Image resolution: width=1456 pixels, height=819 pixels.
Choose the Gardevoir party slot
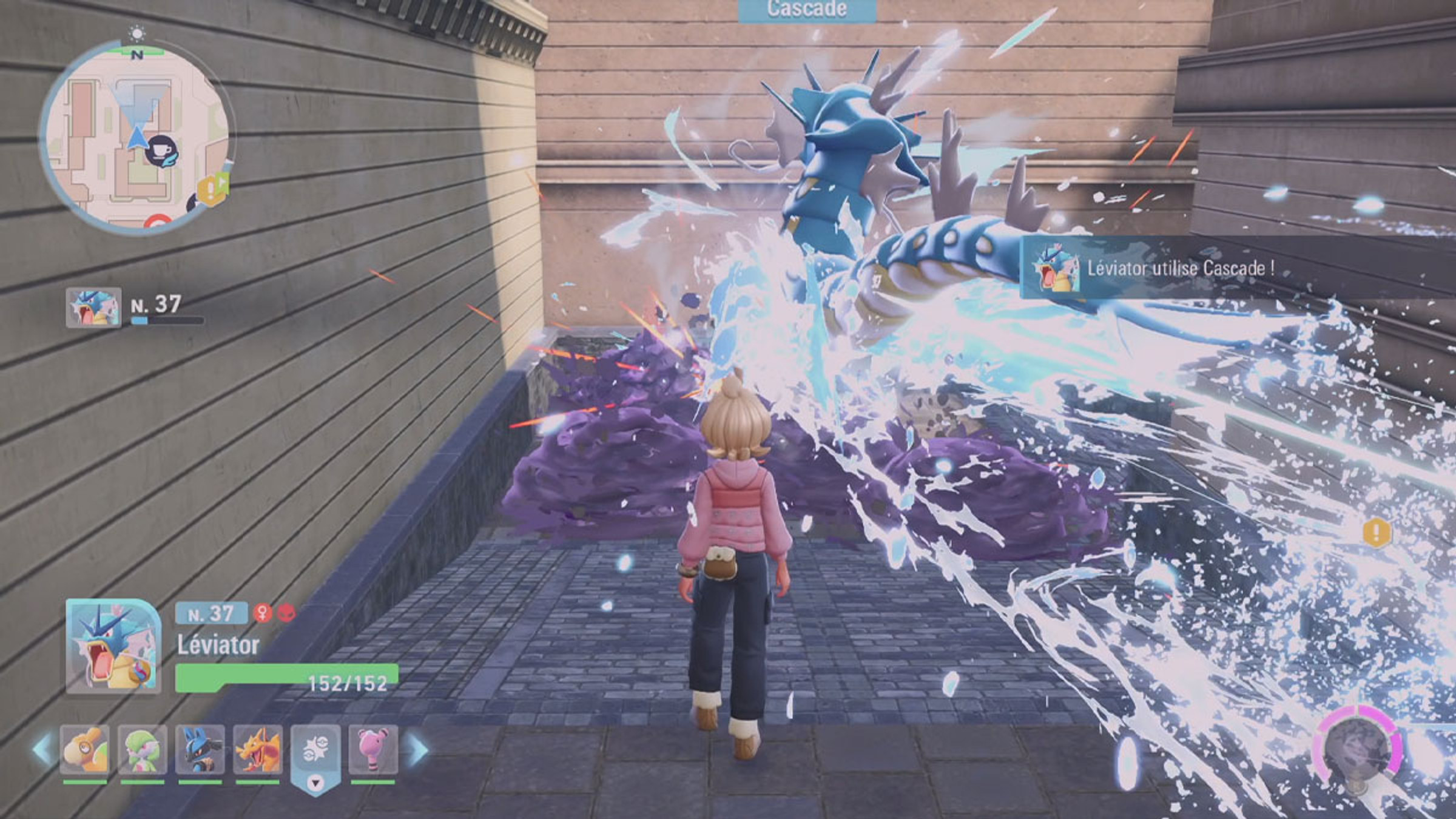click(x=143, y=750)
